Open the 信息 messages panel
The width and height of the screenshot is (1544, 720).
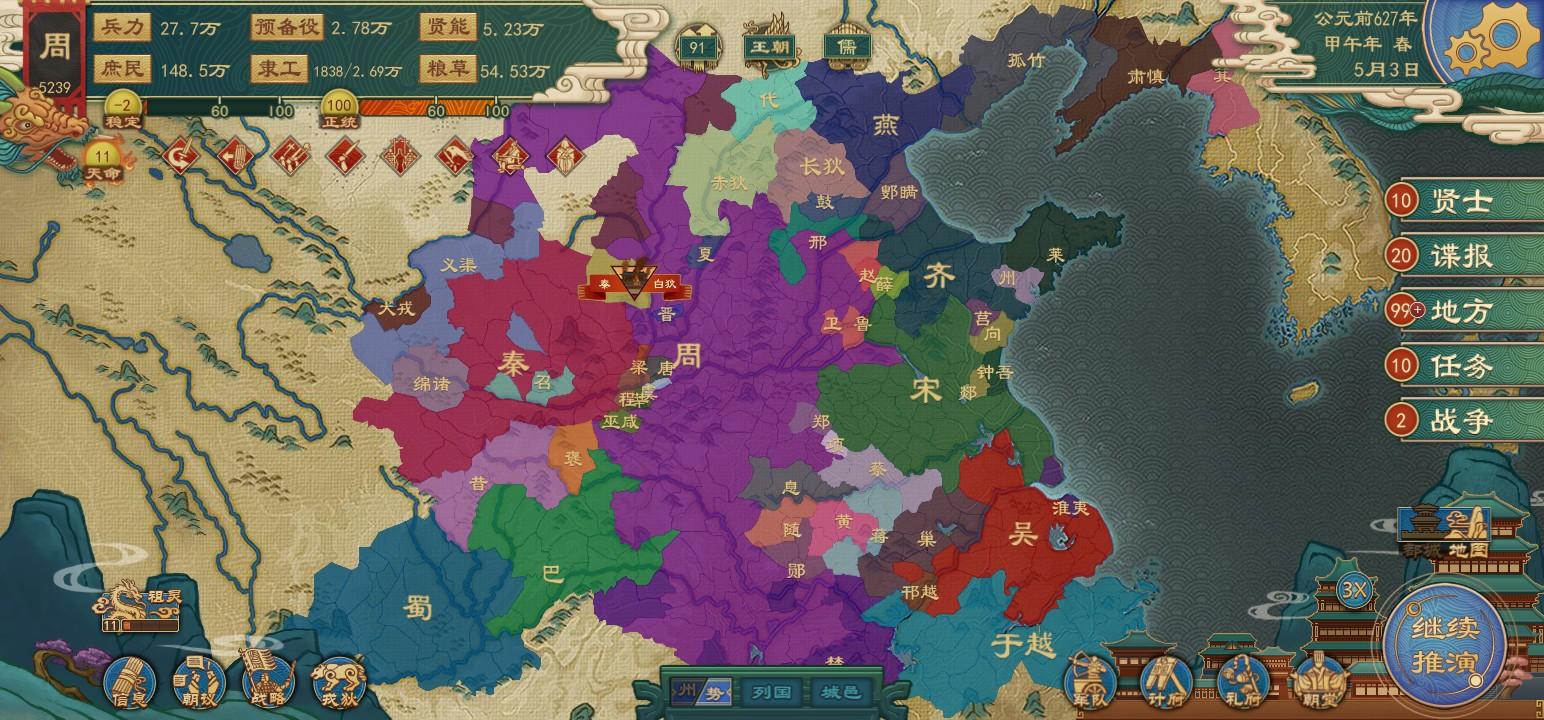pos(133,684)
